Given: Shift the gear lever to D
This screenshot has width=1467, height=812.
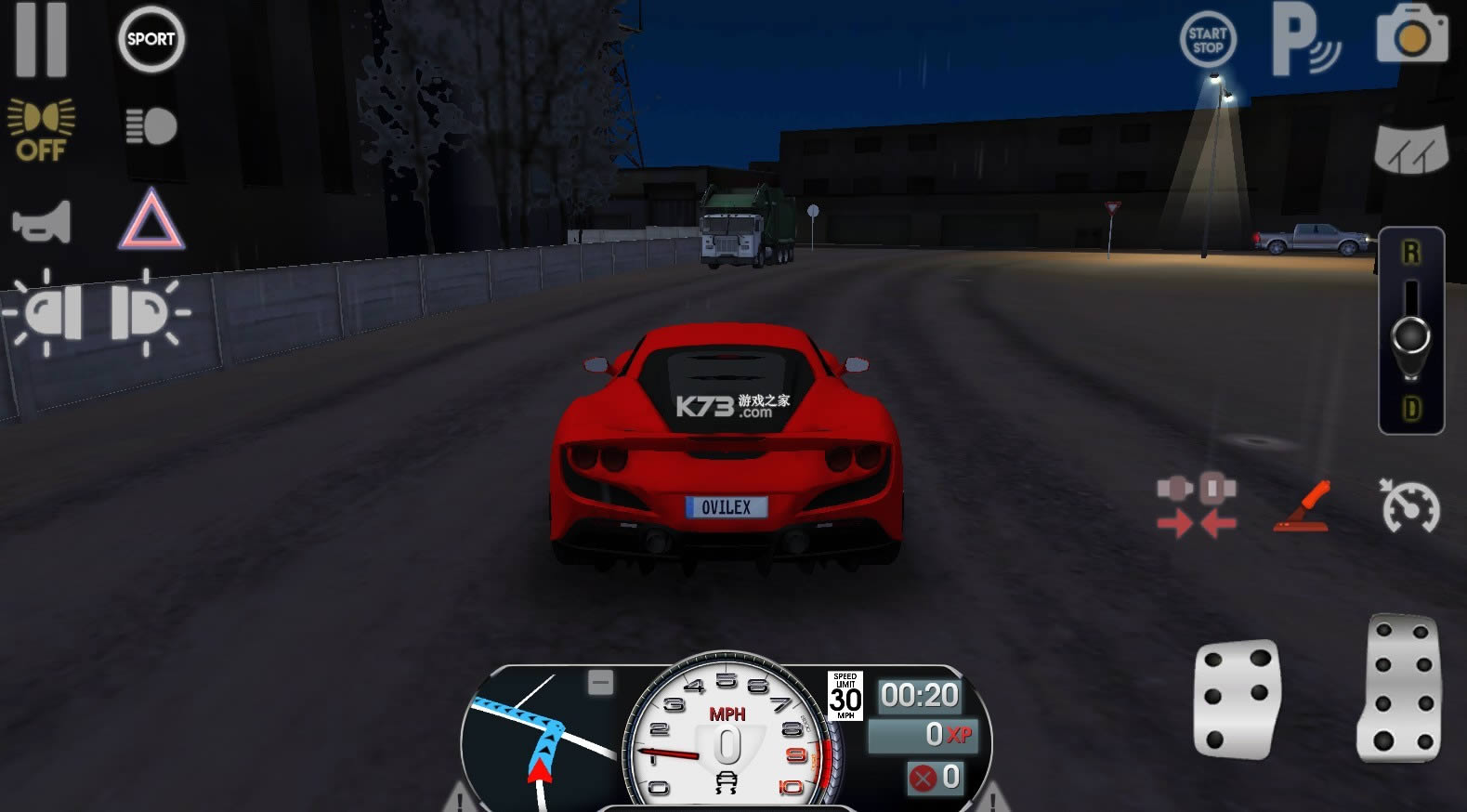Looking at the screenshot, I should click(1410, 406).
